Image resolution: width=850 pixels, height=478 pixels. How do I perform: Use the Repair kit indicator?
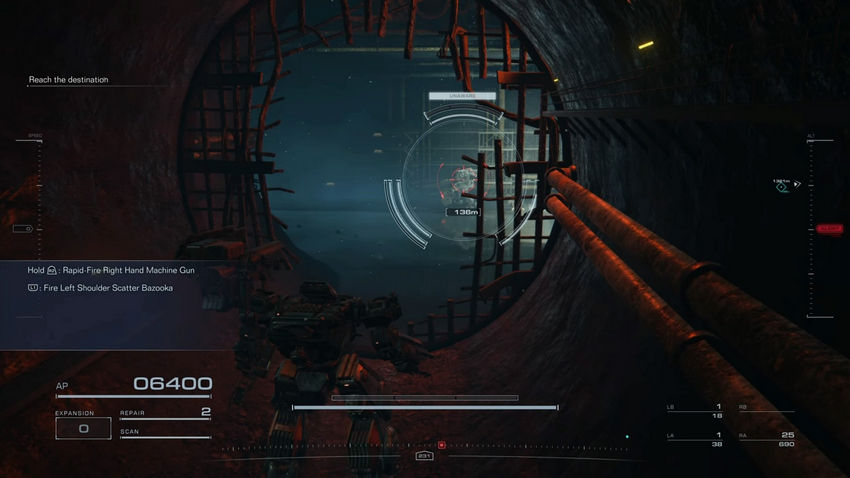(165, 413)
